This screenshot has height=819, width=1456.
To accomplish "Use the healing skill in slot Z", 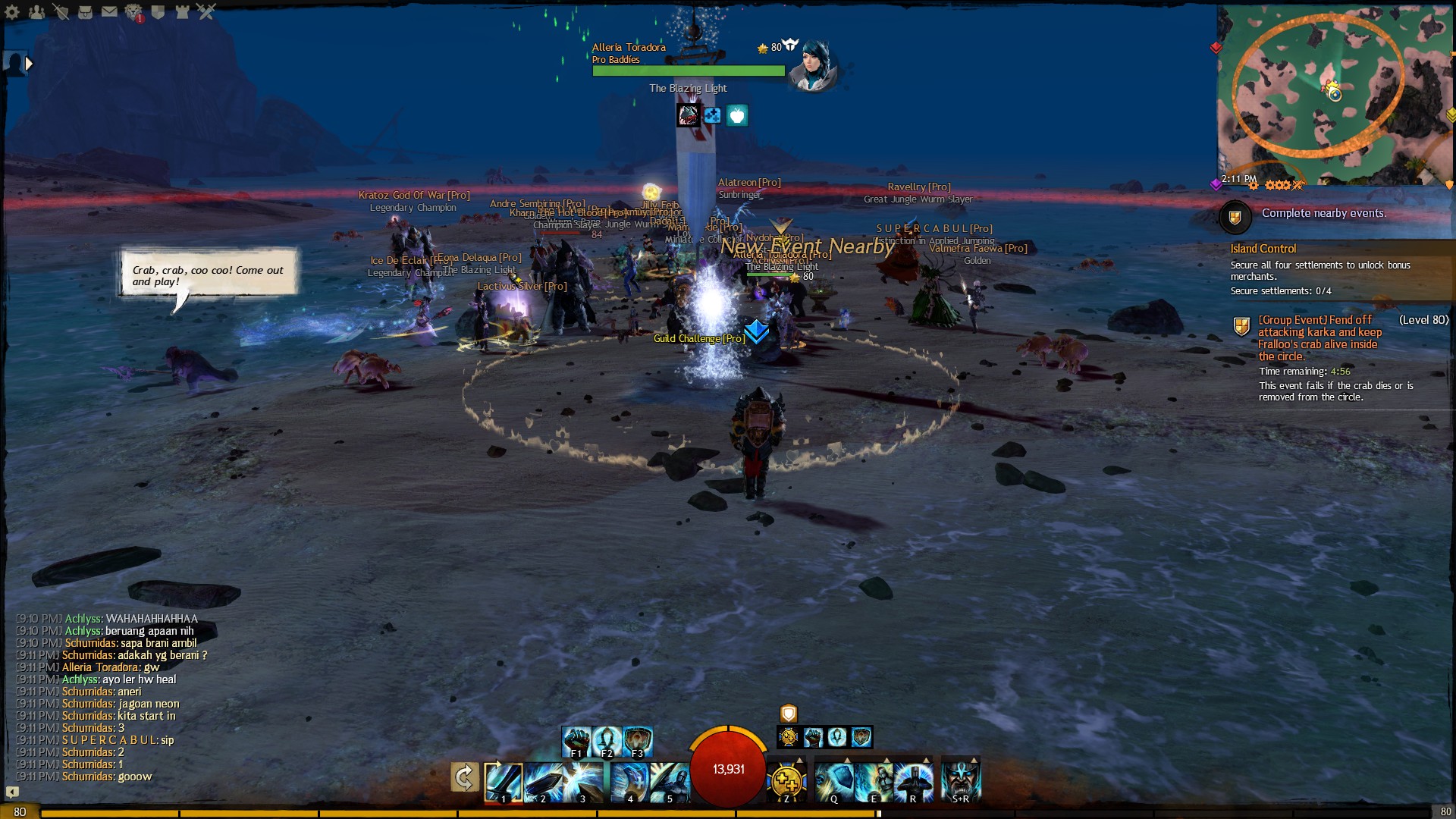I will click(787, 781).
